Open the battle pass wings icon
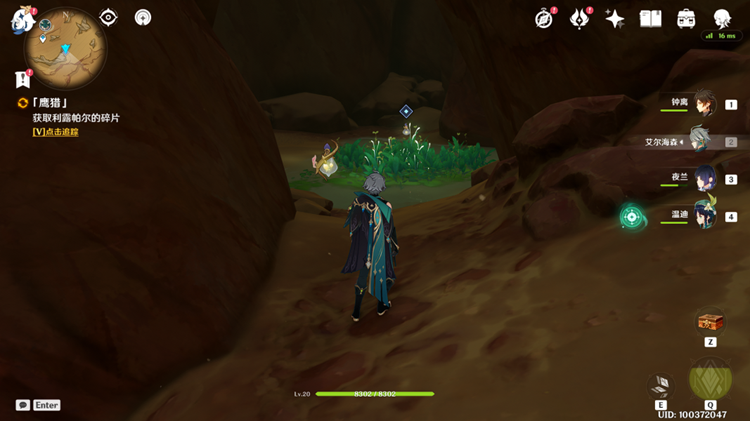Image resolution: width=750 pixels, height=421 pixels. pos(580,19)
